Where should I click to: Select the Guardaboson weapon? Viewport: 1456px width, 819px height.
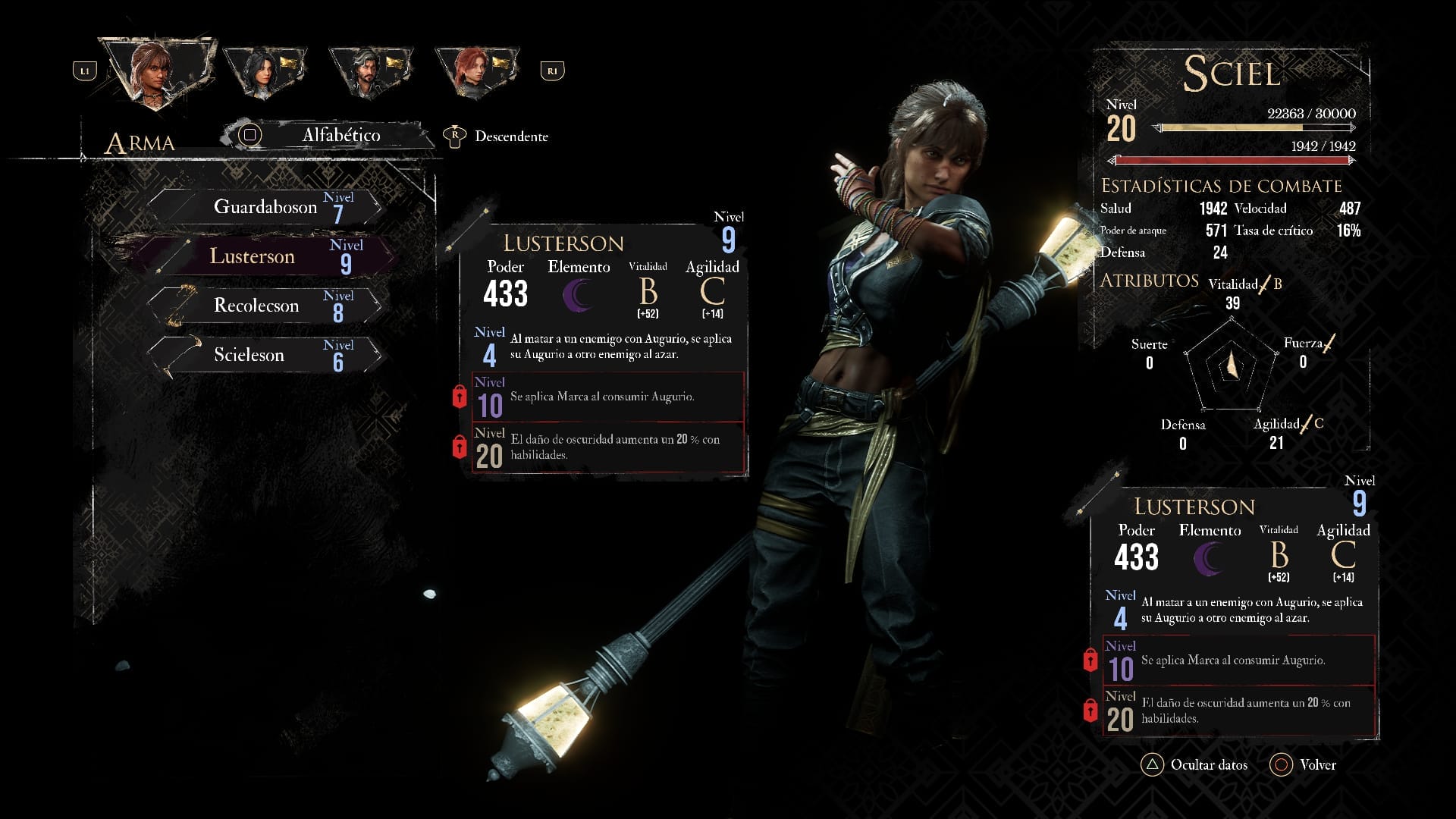point(265,207)
